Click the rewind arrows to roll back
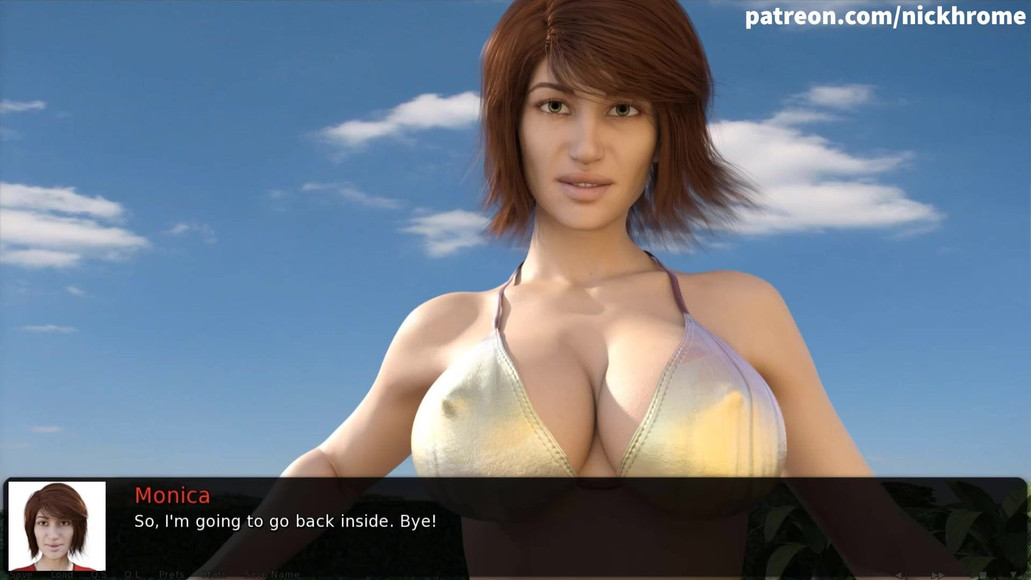 tap(900, 575)
